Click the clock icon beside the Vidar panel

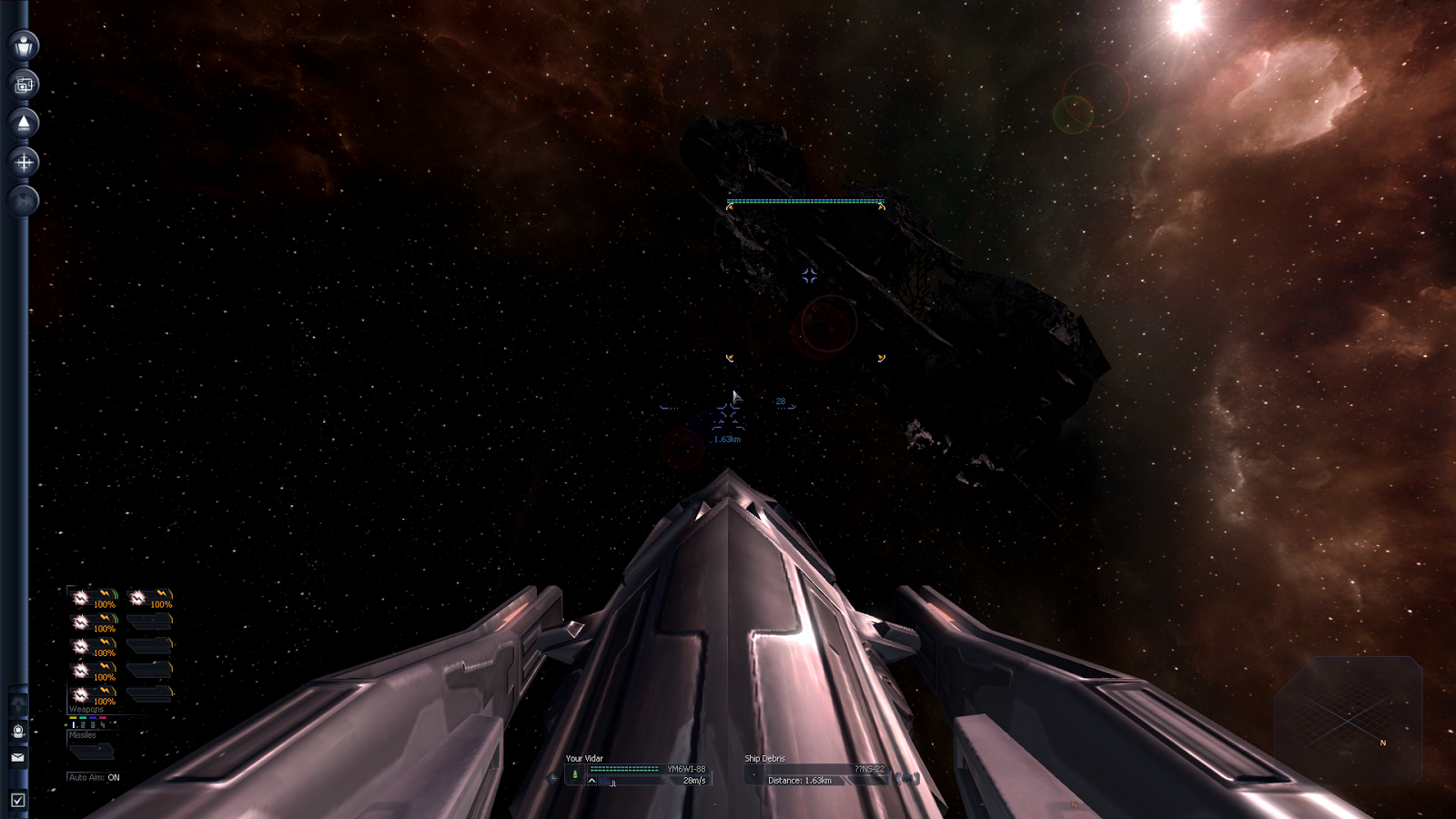(x=552, y=778)
